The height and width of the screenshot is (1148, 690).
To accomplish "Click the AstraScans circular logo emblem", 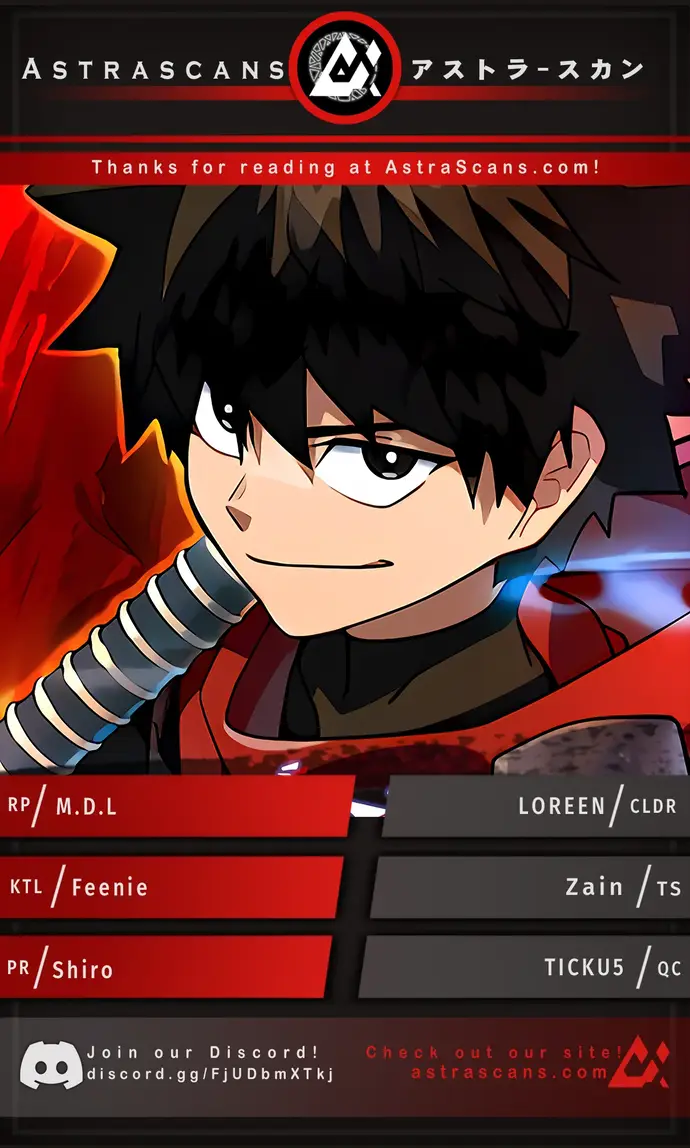I will click(343, 67).
